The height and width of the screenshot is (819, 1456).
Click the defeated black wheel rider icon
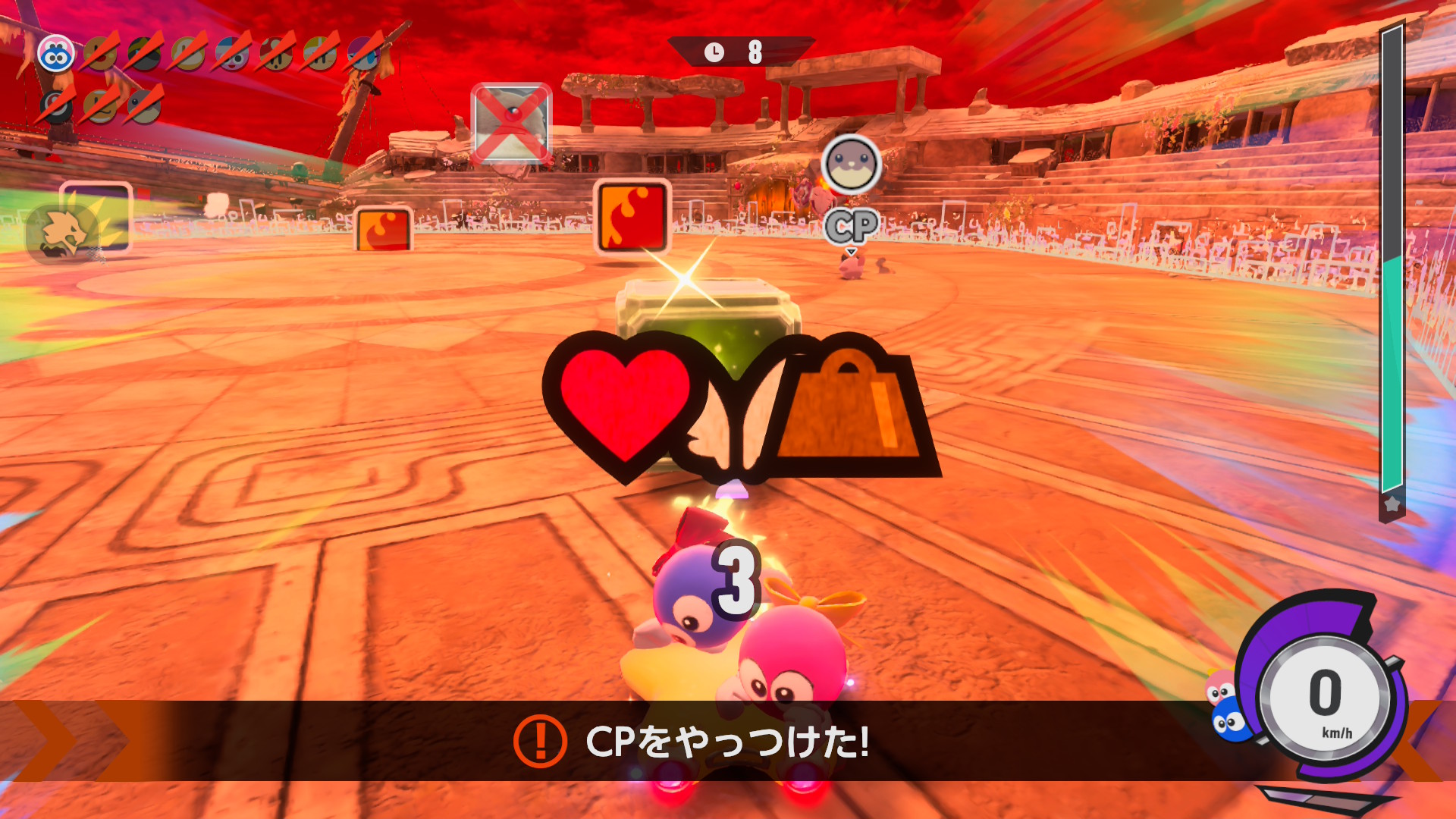coord(57,106)
